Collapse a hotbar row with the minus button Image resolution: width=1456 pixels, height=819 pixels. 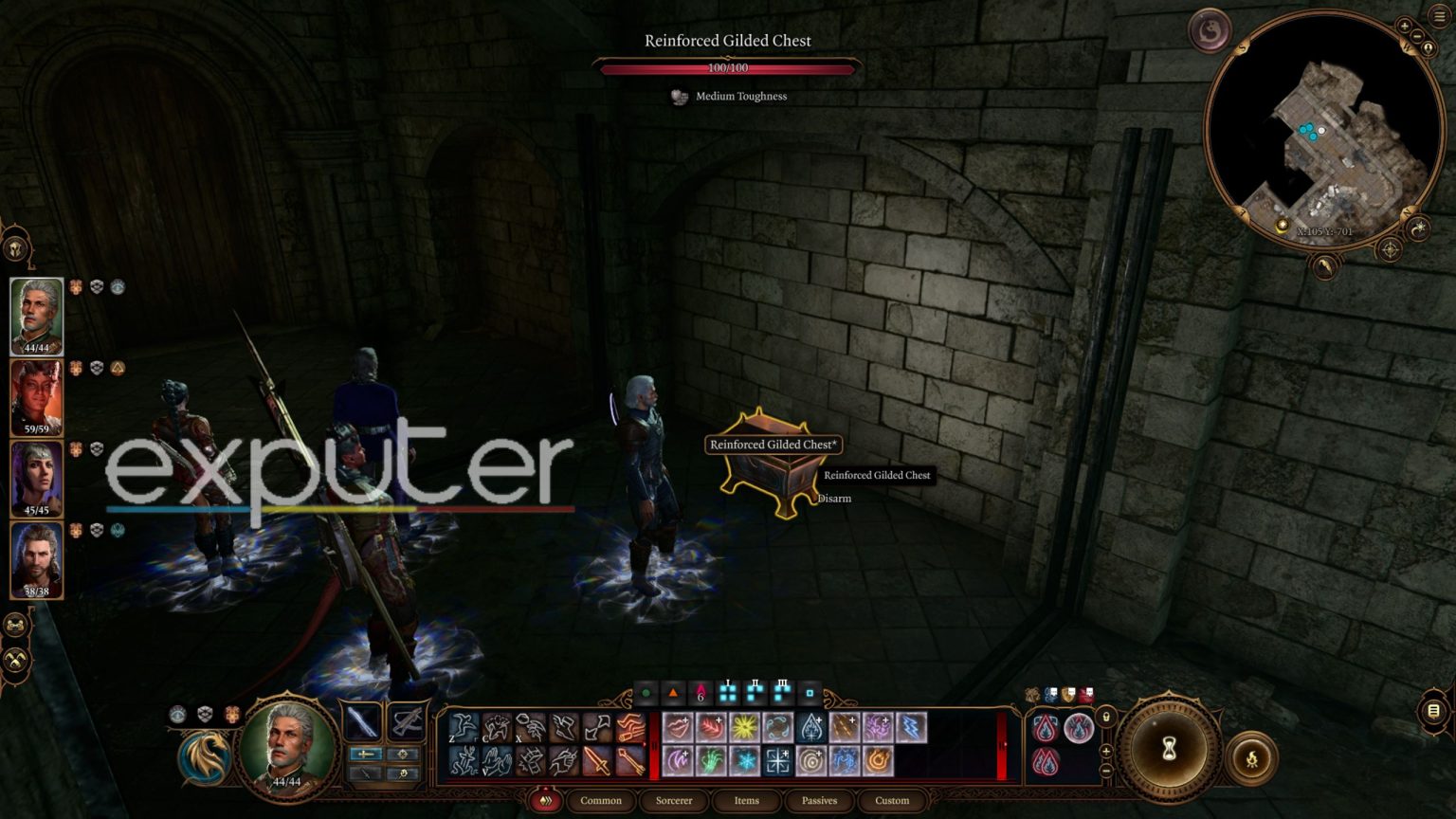(x=1106, y=773)
